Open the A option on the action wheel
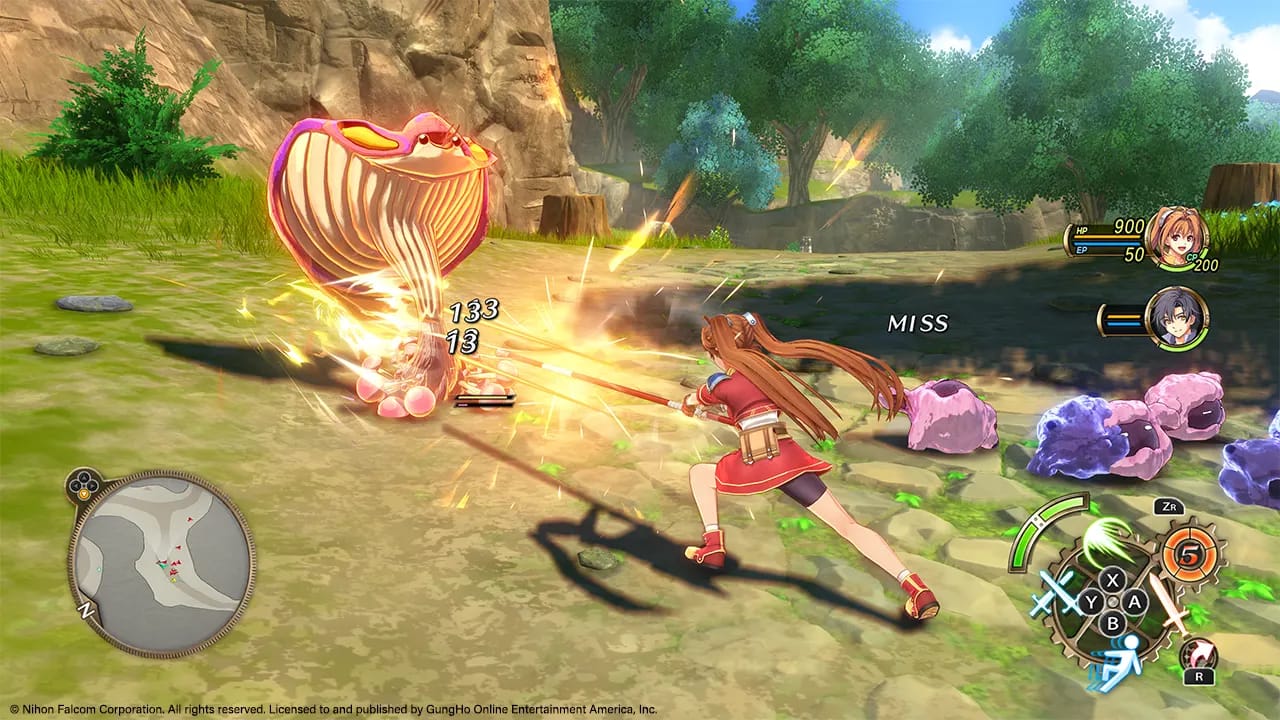Image resolution: width=1280 pixels, height=720 pixels. pyautogui.click(x=1135, y=602)
